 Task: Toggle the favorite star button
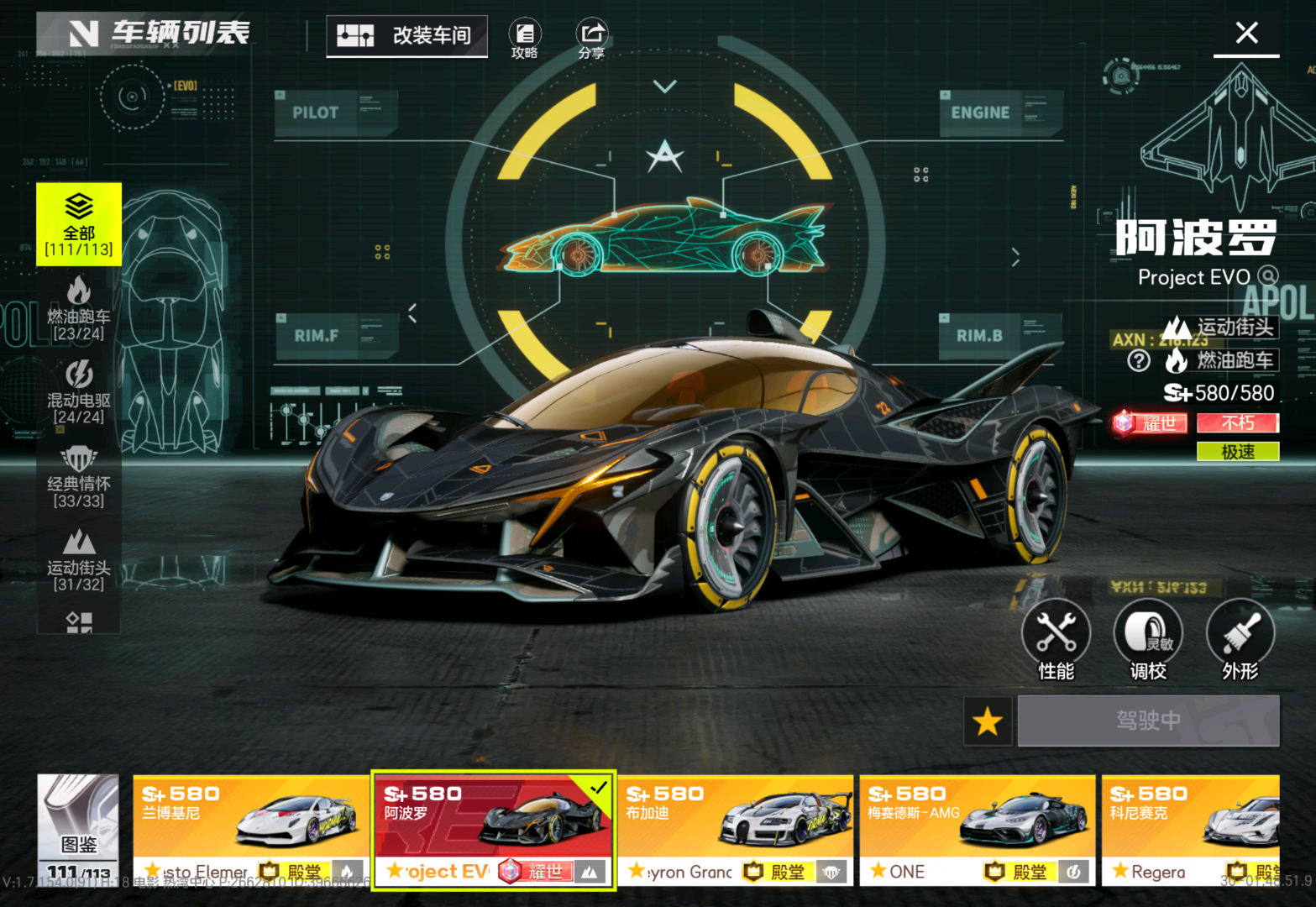point(988,721)
